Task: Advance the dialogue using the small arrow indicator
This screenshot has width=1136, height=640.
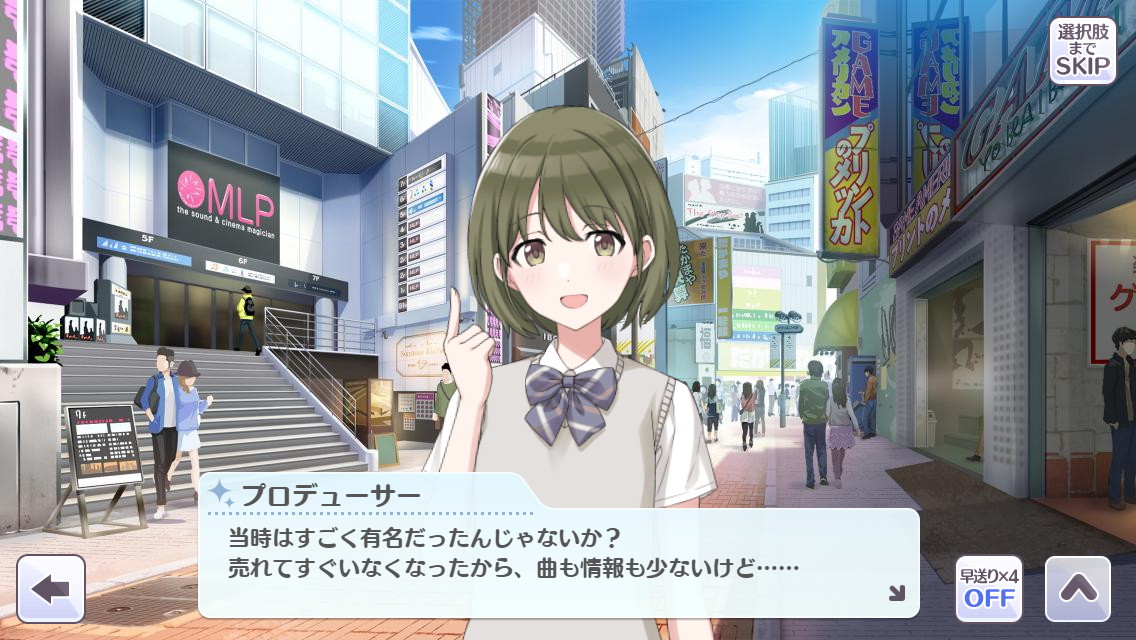Action: pos(896,593)
